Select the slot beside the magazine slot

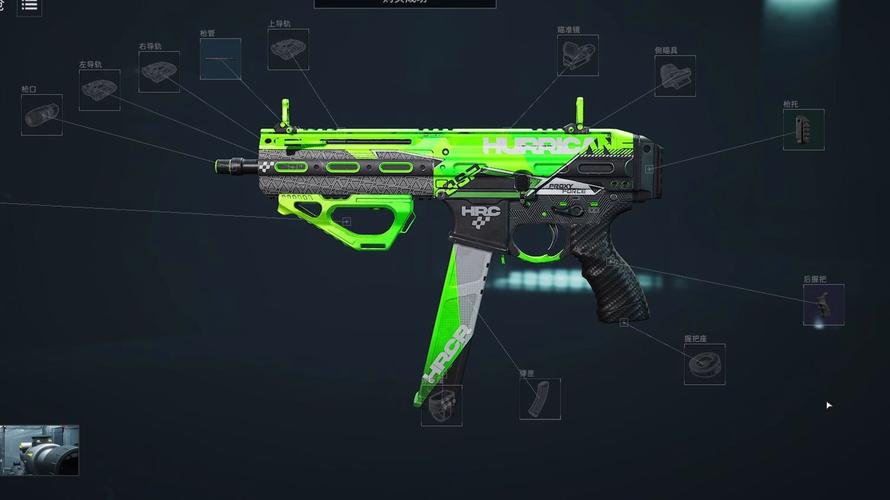[x=441, y=405]
